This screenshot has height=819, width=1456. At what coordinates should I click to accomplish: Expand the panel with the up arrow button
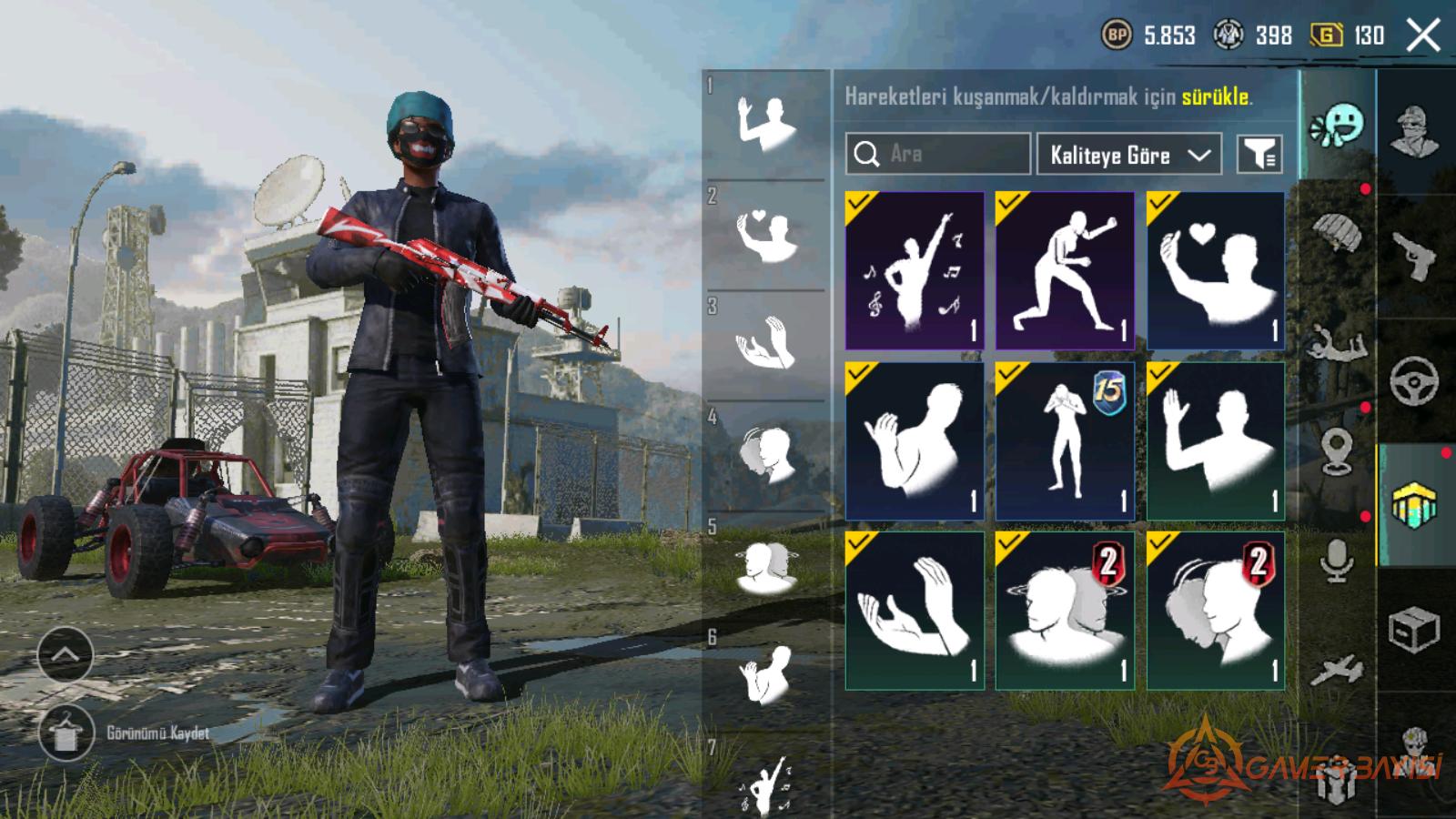pos(66,654)
